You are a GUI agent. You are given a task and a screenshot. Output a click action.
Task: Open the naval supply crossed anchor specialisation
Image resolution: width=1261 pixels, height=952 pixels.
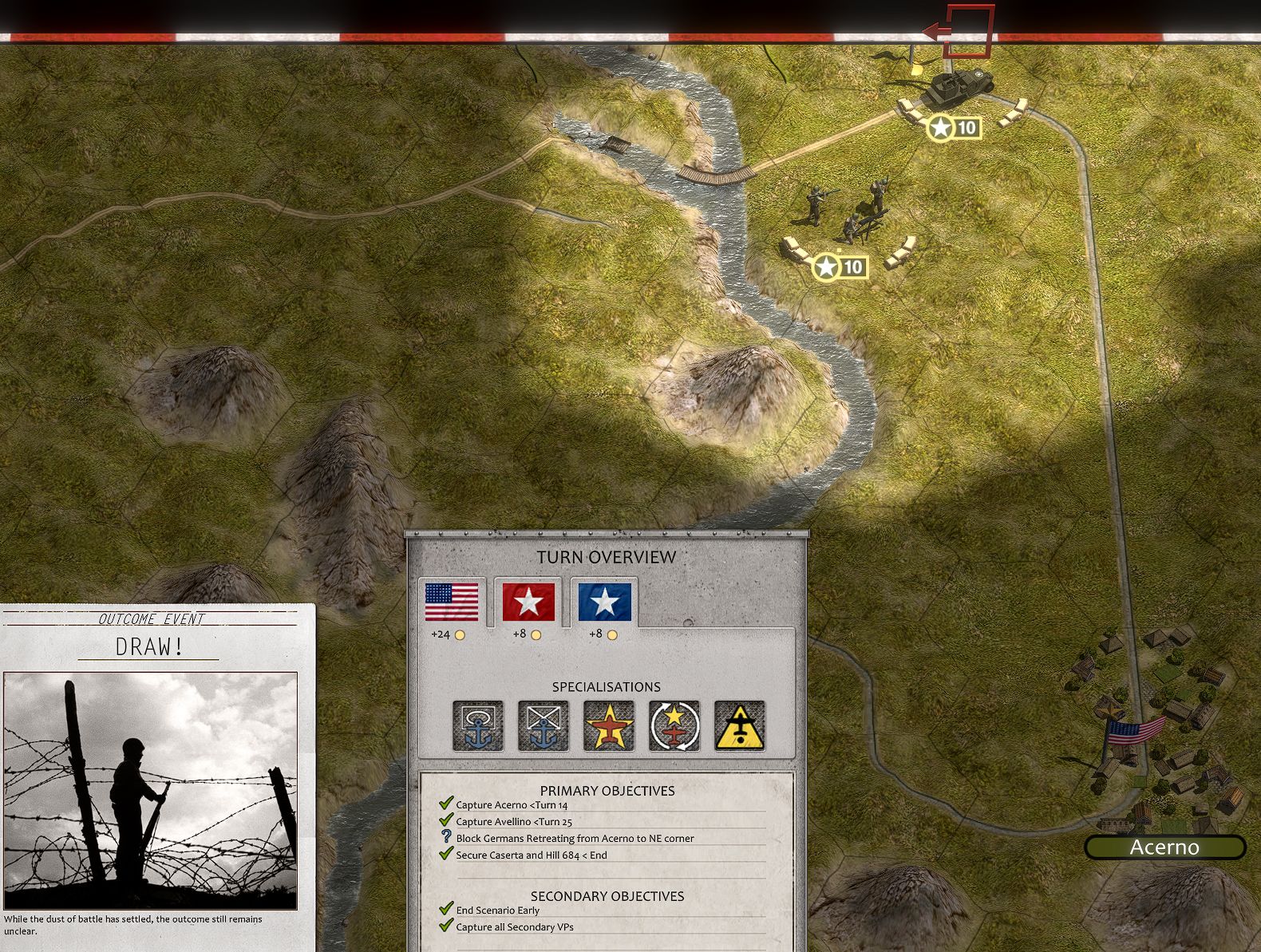point(544,726)
